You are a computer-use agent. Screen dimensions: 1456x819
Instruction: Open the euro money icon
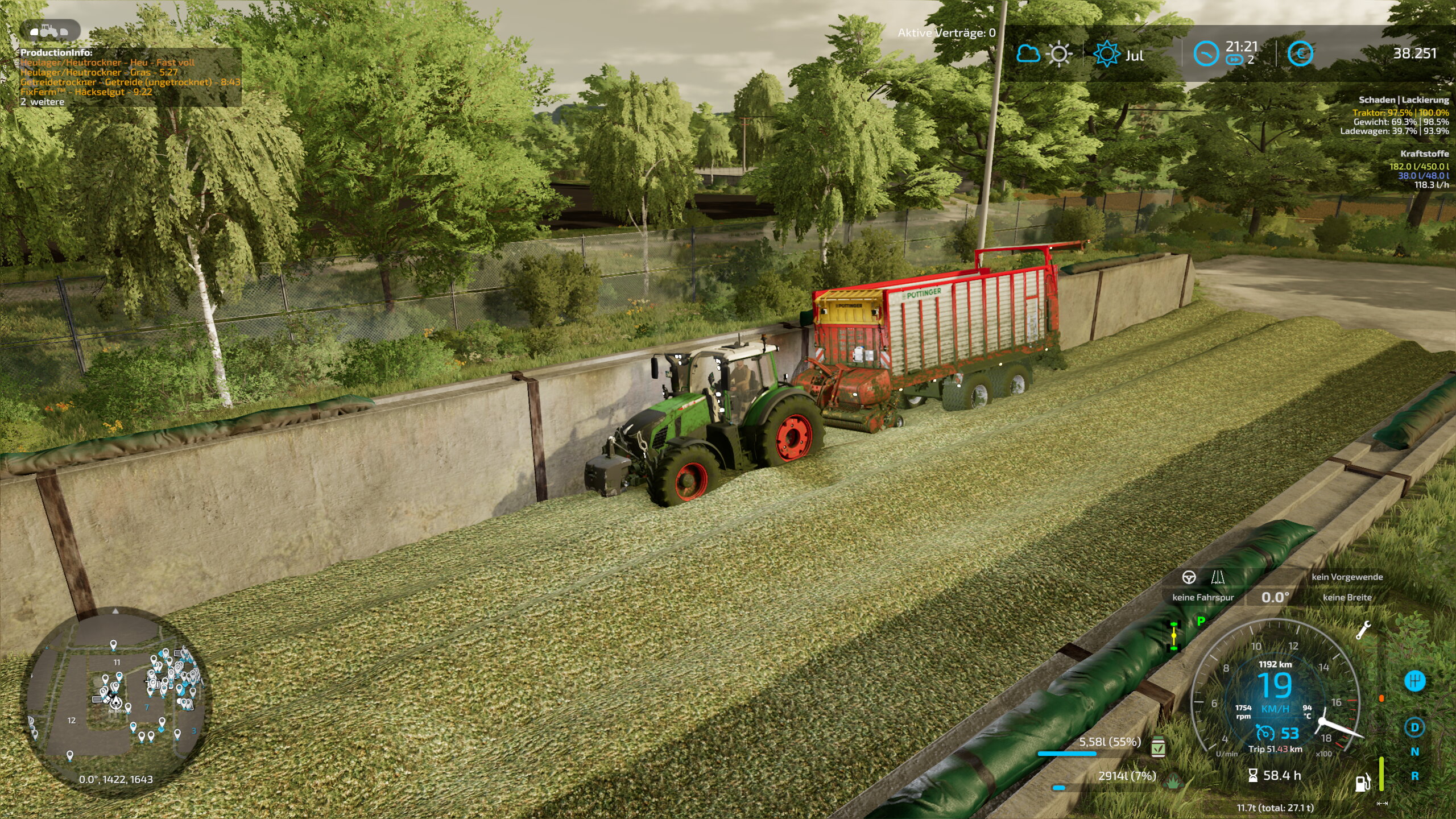point(1300,55)
